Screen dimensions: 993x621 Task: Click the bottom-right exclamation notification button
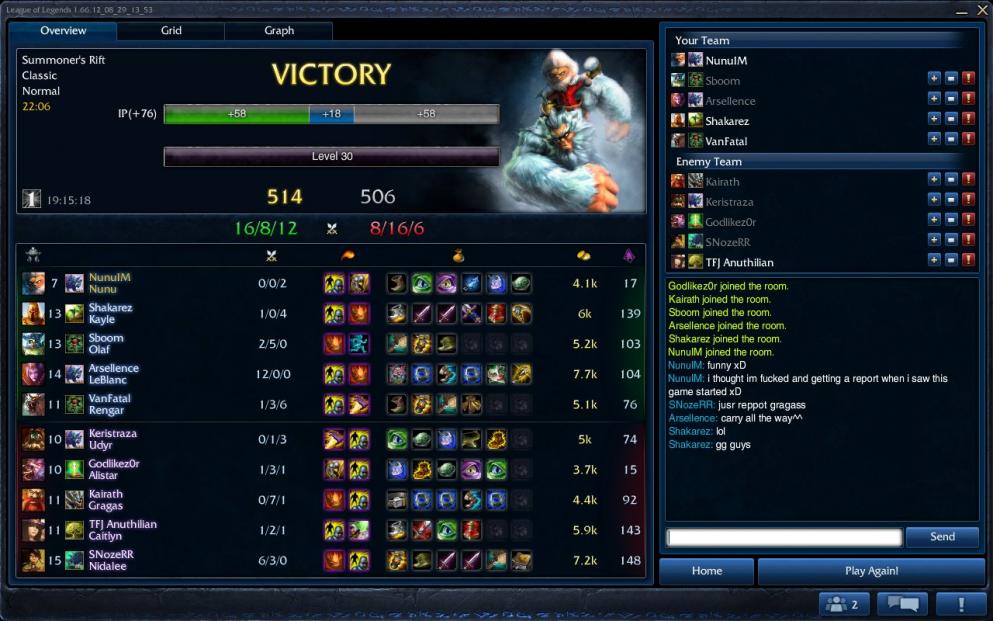[x=961, y=604]
